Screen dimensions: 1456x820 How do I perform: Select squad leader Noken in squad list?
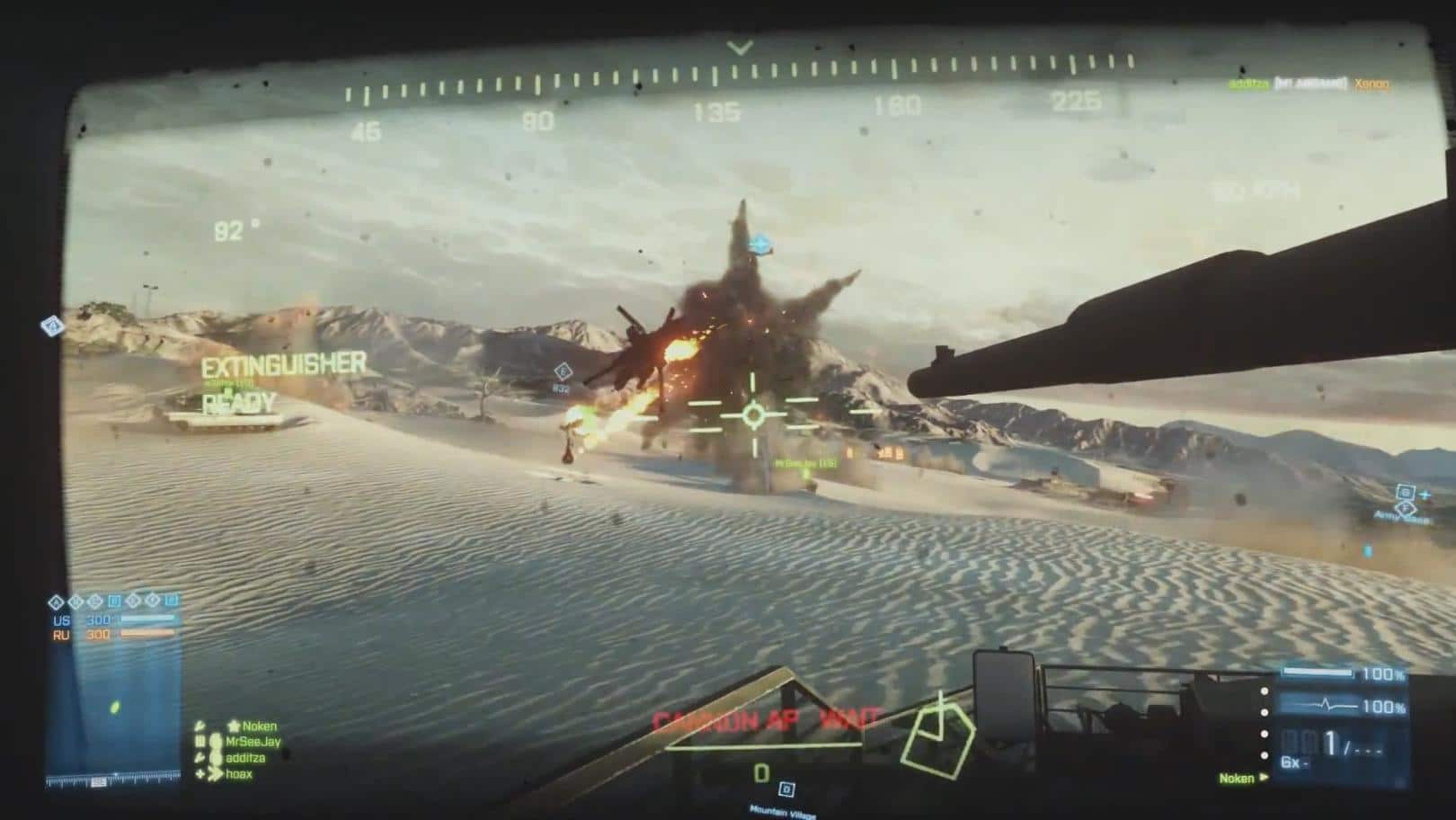click(x=259, y=726)
